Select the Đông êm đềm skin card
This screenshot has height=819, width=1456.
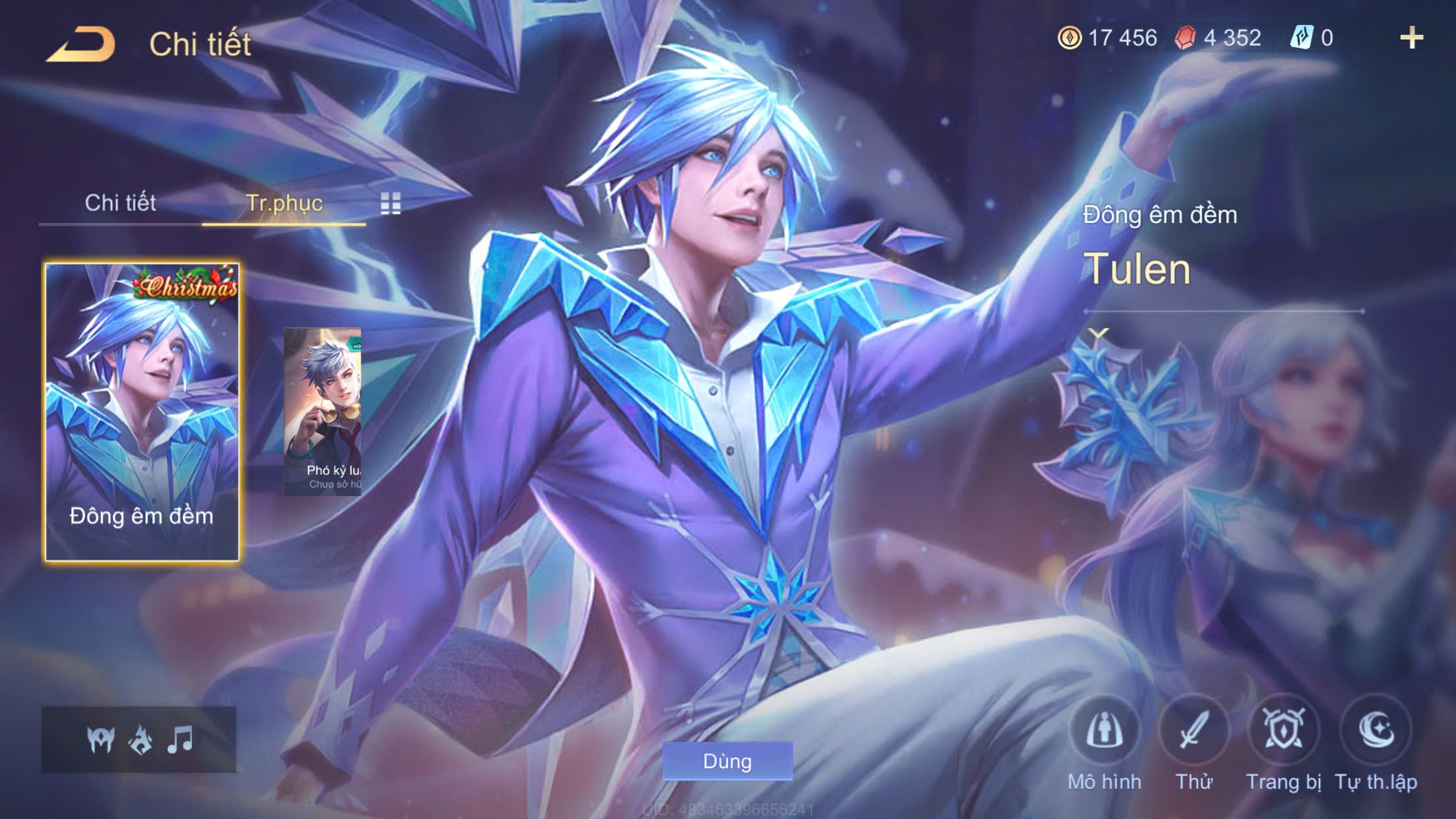coord(142,412)
